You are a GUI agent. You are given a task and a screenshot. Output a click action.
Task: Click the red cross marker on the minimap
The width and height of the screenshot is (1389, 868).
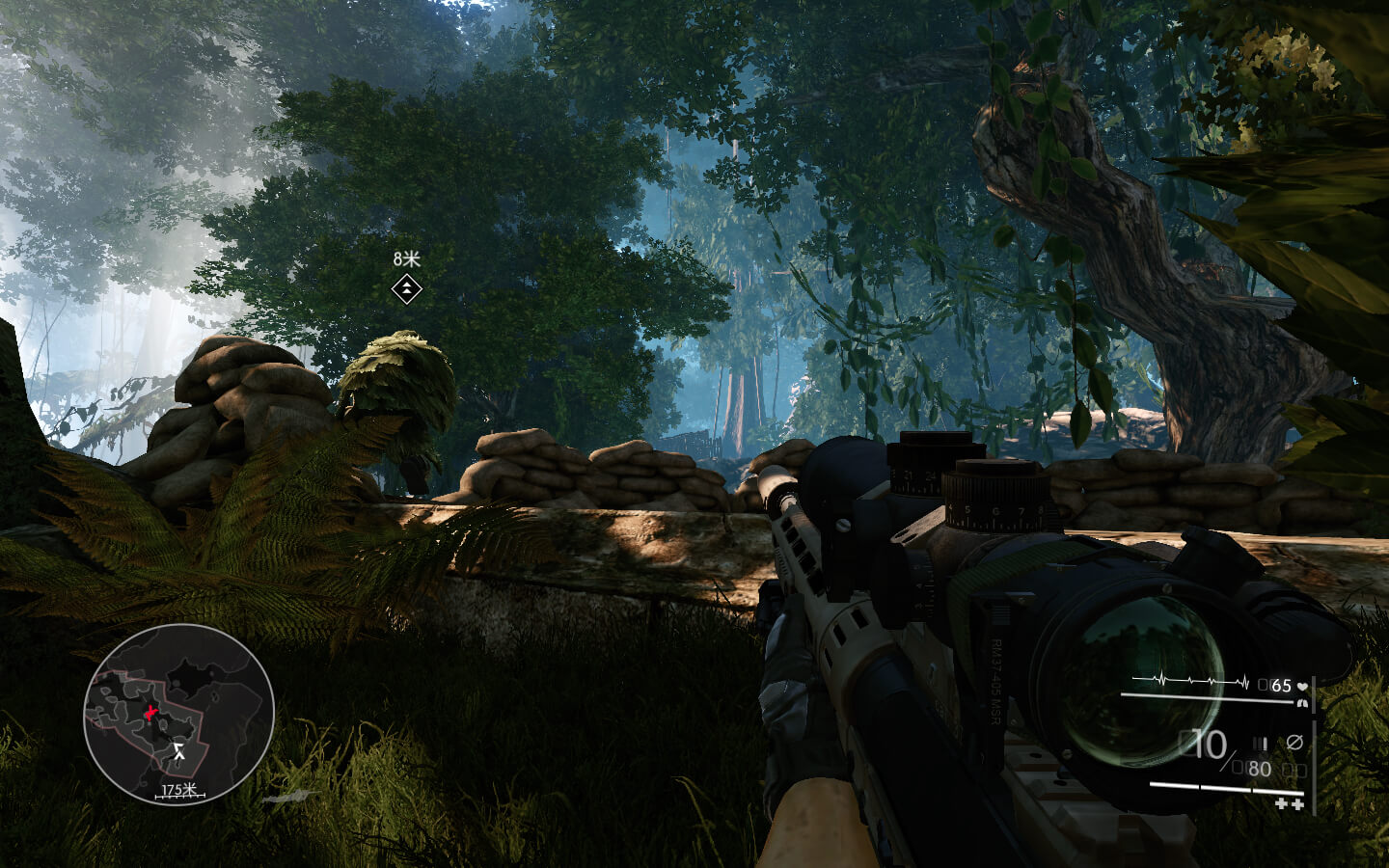coord(151,714)
